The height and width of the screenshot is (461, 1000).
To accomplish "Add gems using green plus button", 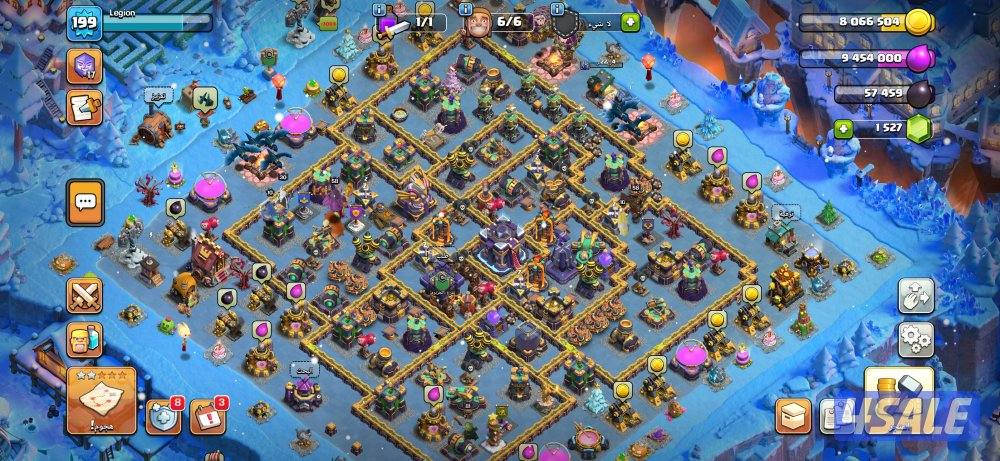I will click(x=845, y=129).
